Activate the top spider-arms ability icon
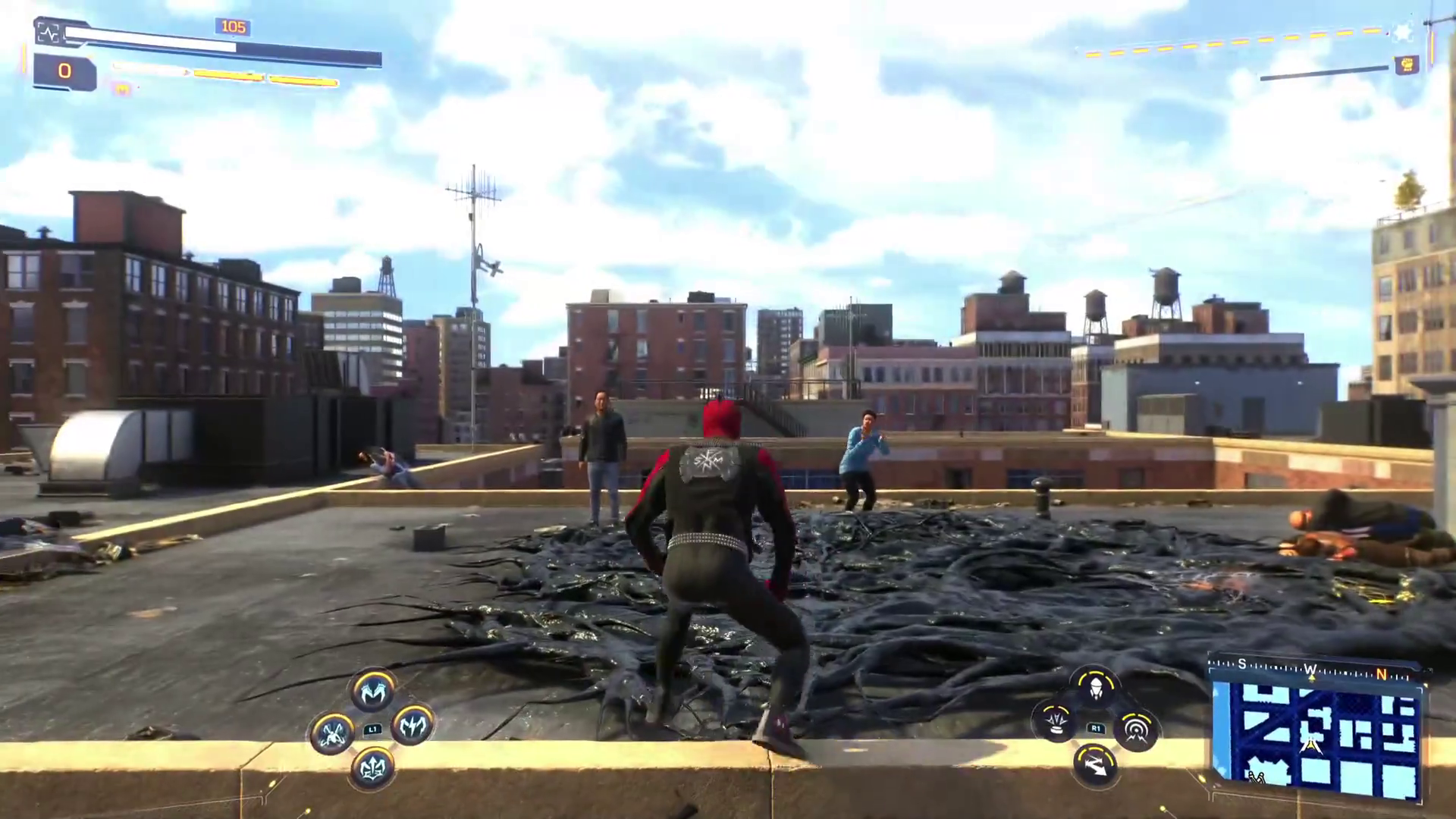This screenshot has width=1456, height=819. tap(373, 691)
